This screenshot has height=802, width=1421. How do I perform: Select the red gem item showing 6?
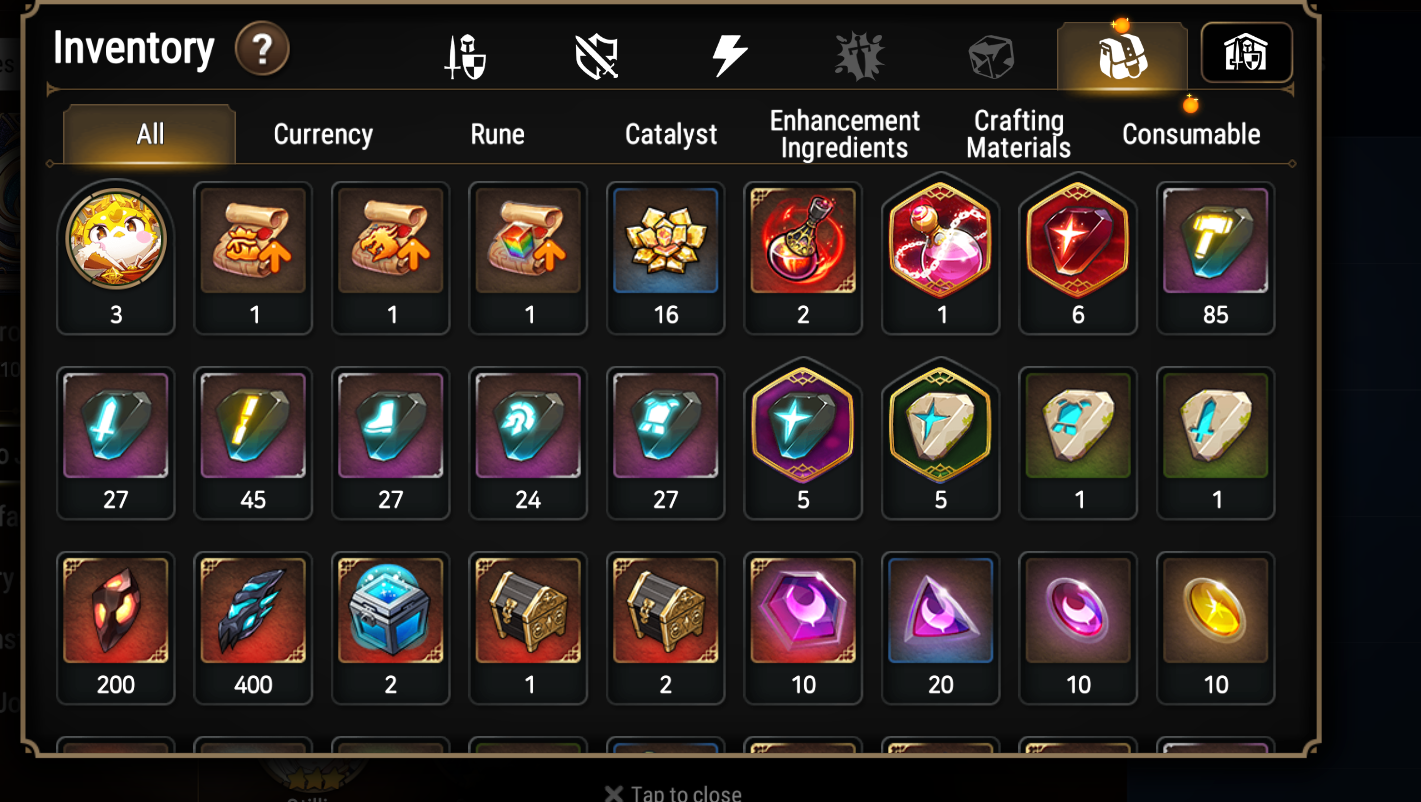[x=1077, y=240]
